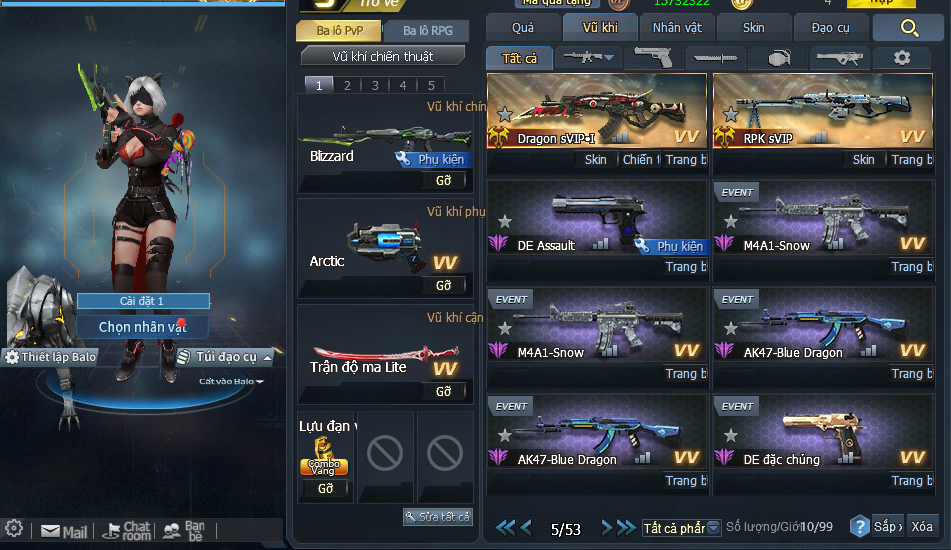
Task: Open the Mail inbox
Action: point(65,531)
